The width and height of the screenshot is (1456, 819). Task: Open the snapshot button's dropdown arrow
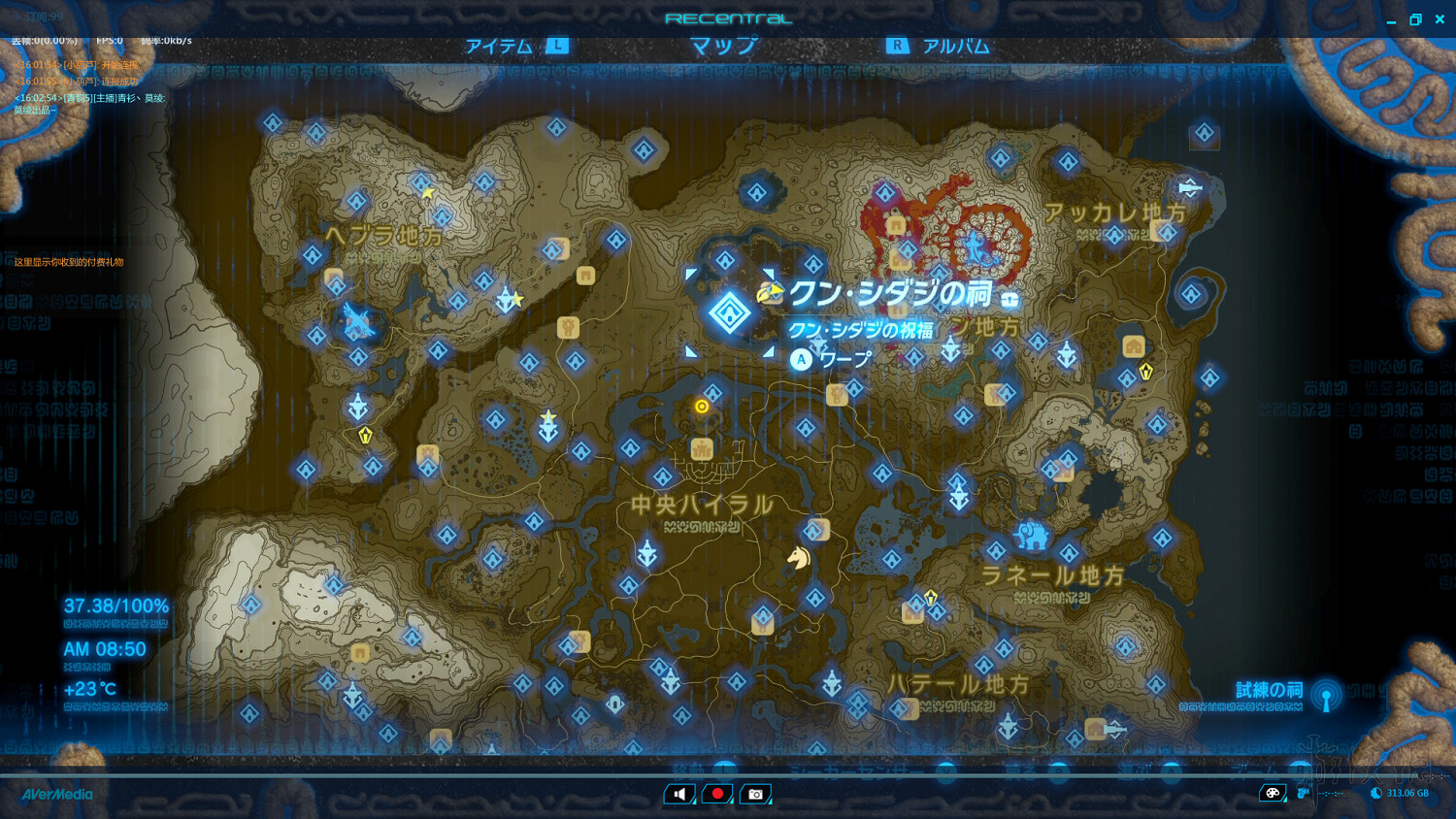770,803
